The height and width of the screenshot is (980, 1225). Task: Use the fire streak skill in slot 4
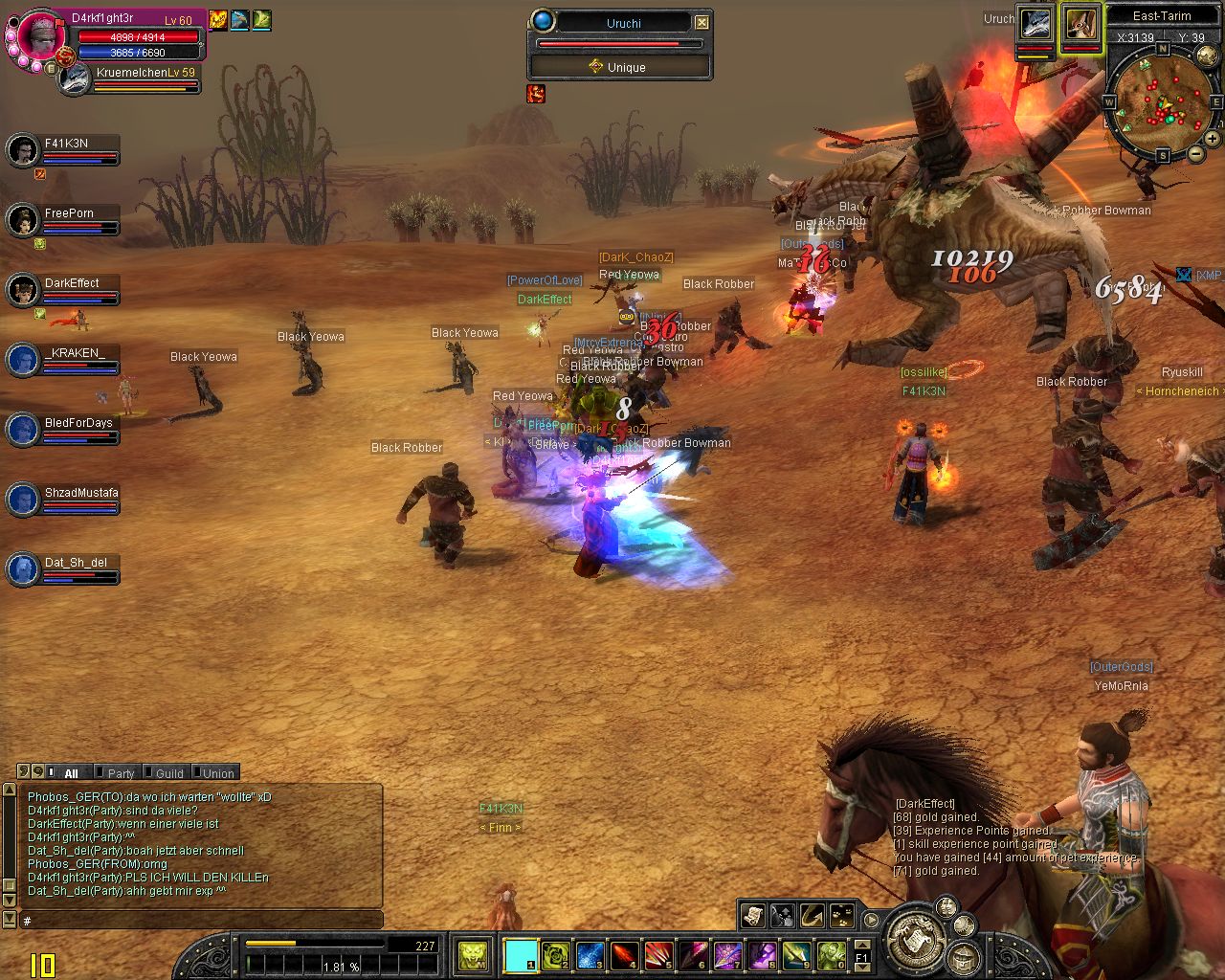[x=623, y=954]
